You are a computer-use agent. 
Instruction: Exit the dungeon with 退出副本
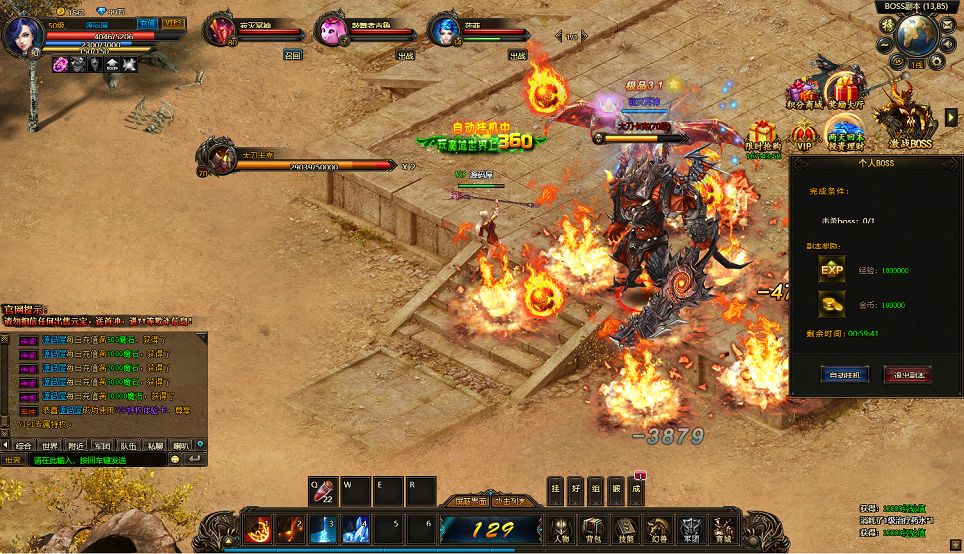pyautogui.click(x=907, y=374)
